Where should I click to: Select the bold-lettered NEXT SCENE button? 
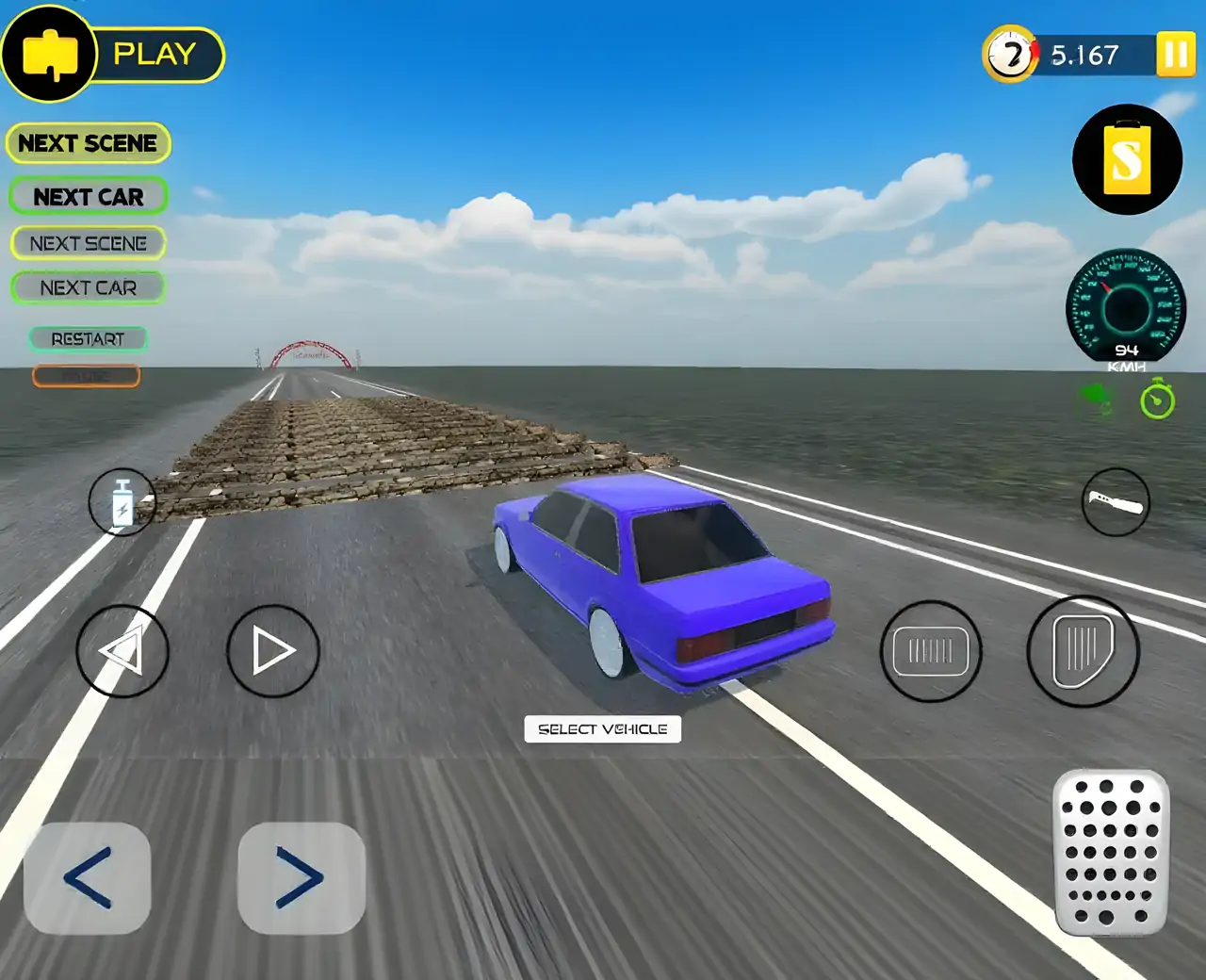[88, 143]
